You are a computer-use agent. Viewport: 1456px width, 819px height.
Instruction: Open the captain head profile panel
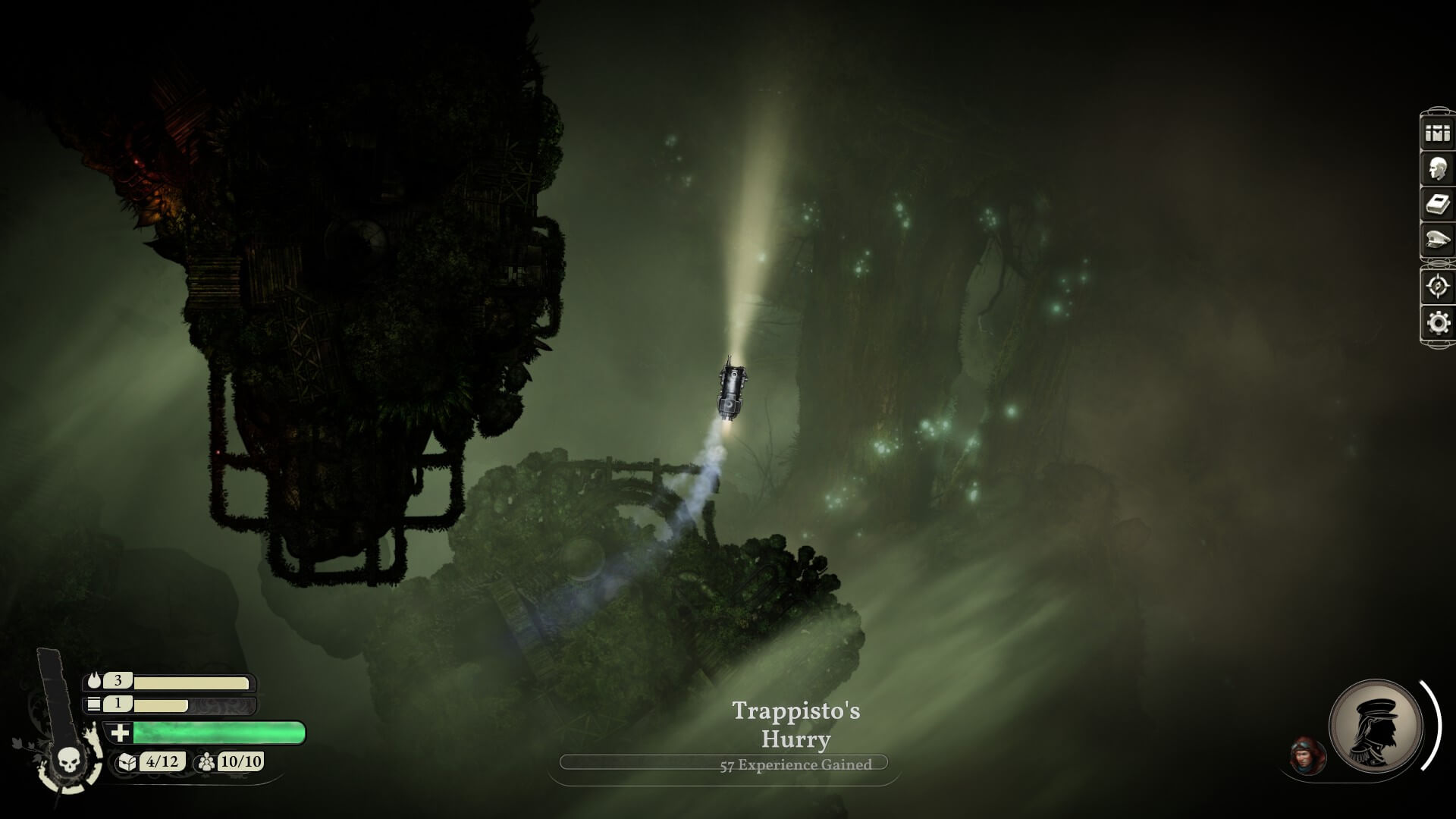click(x=1437, y=168)
